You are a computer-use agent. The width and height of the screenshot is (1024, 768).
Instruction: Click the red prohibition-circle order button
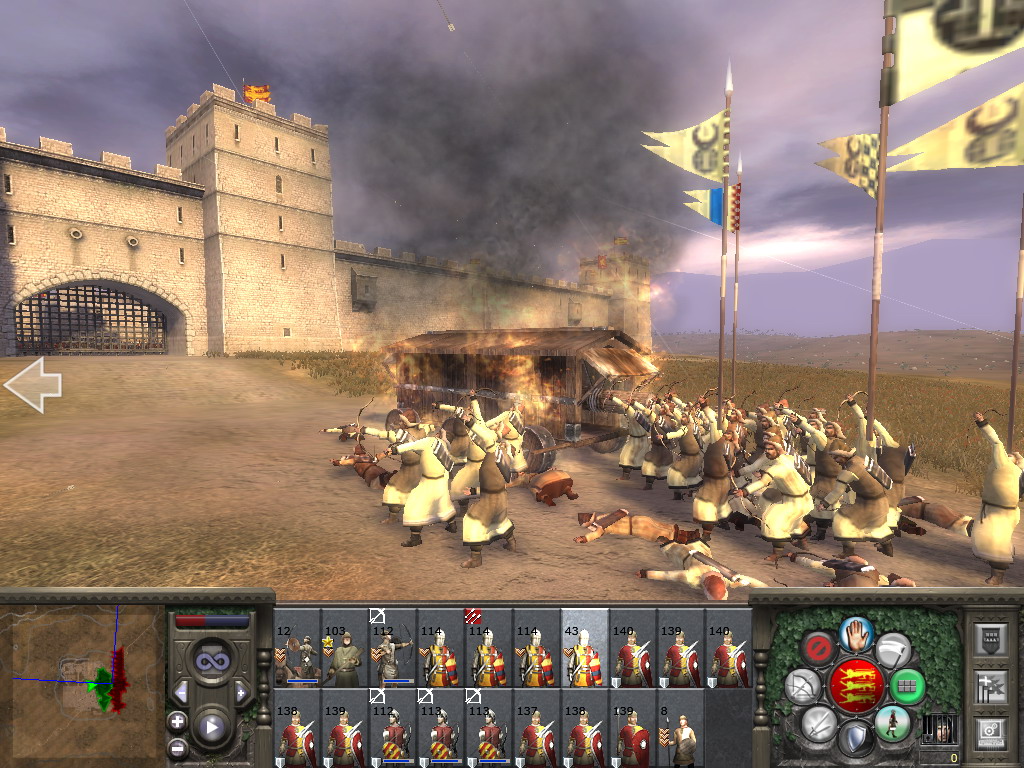[818, 648]
